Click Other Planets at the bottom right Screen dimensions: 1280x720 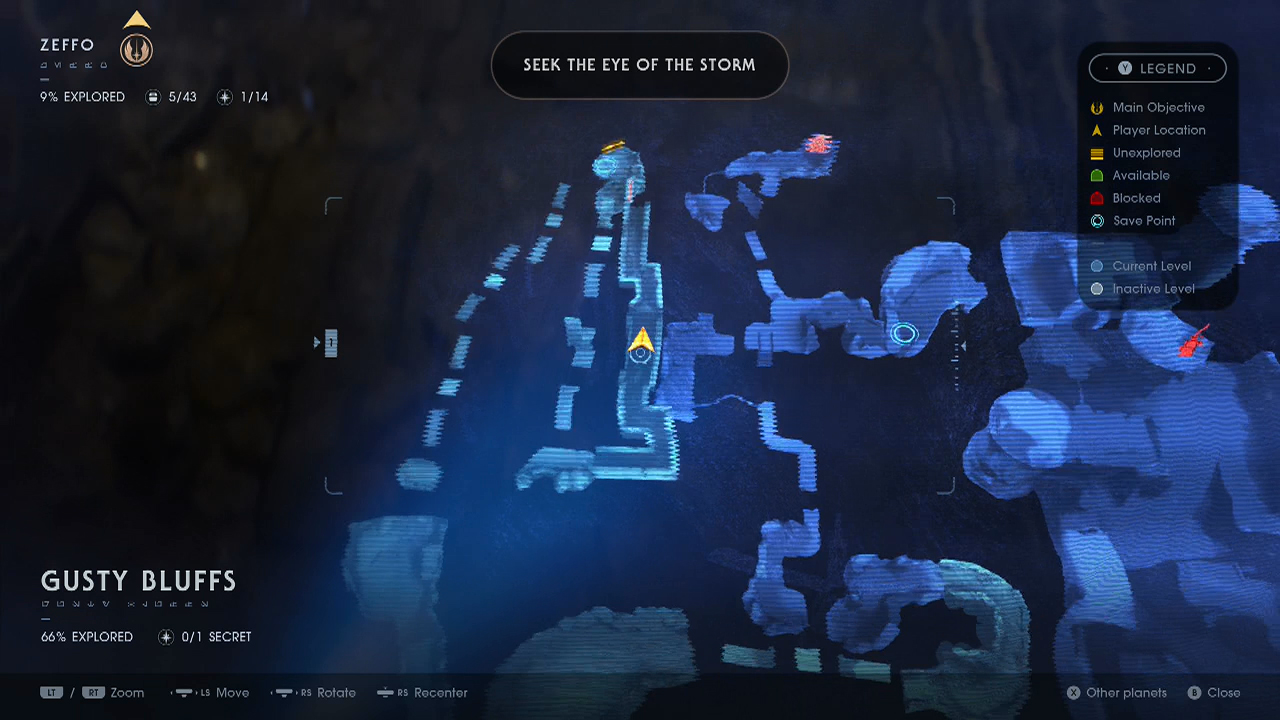(1116, 692)
